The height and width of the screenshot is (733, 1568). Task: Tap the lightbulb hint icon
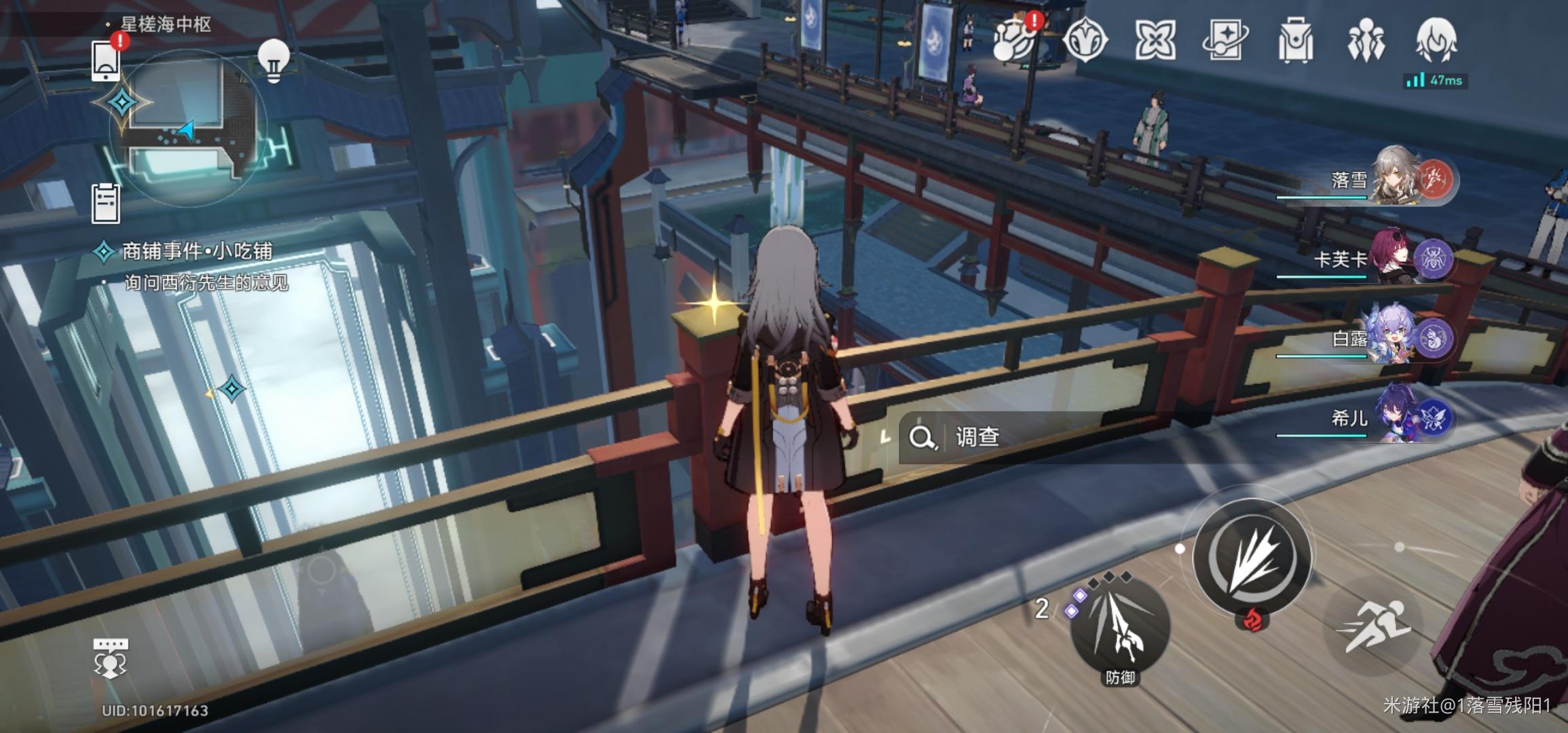click(x=274, y=60)
